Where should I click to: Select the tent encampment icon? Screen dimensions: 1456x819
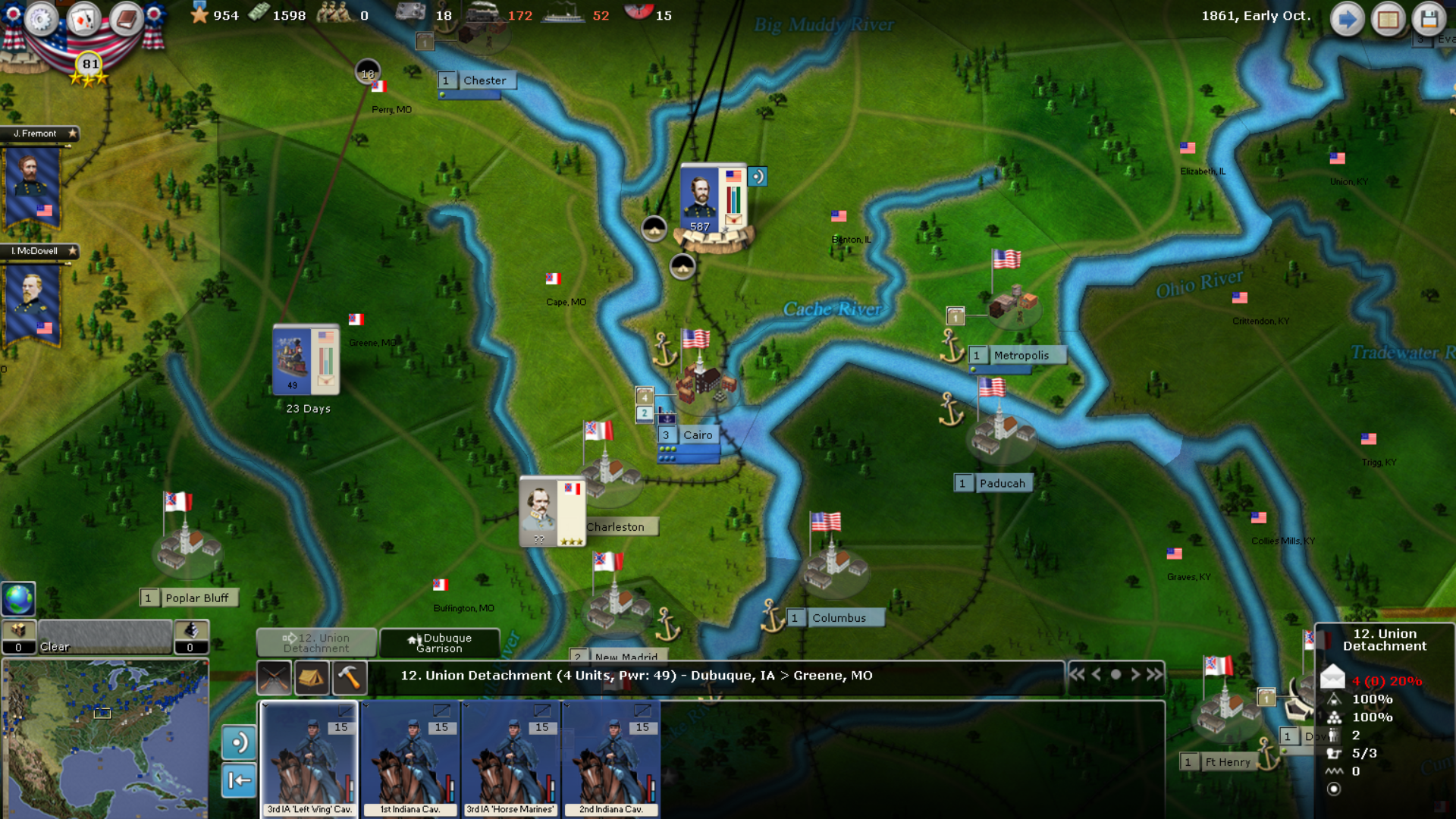[x=313, y=677]
